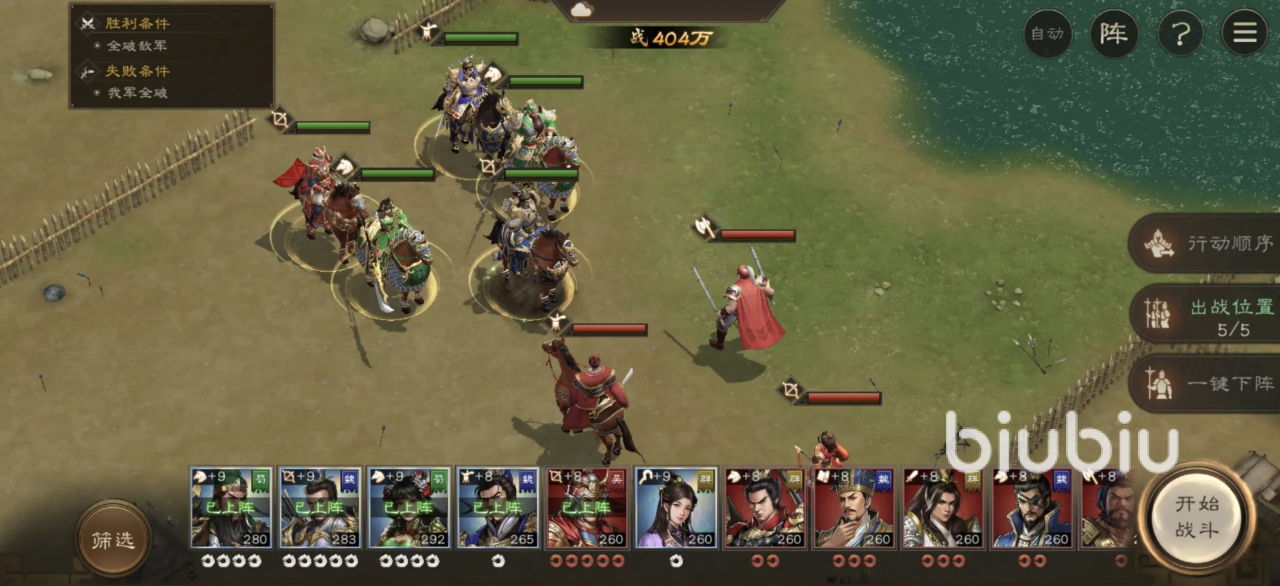
Task: Select the deployed hero card with power 265
Action: [x=498, y=508]
